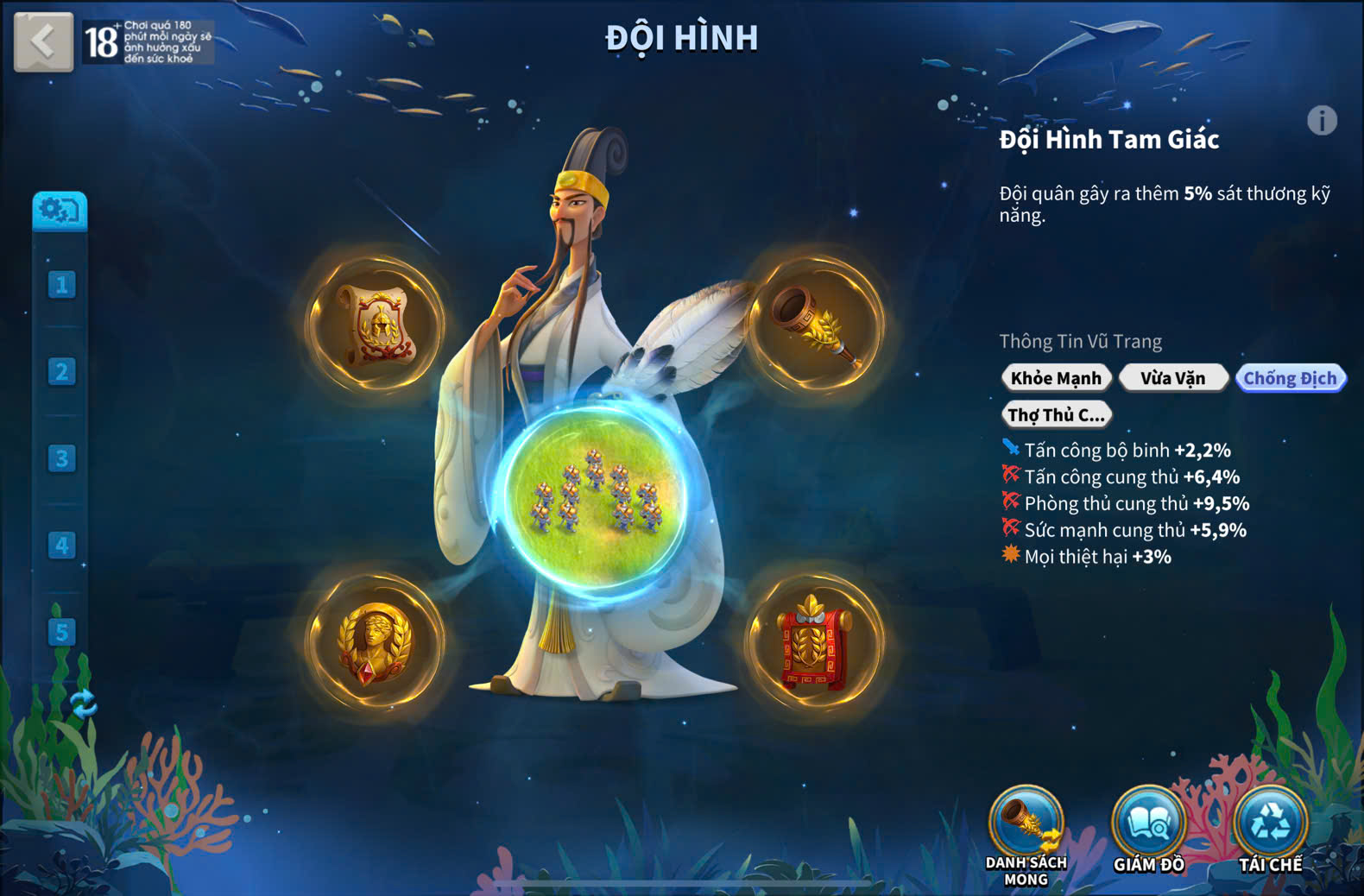Open the Tái Chế recycle menu
The image size is (1364, 896).
1270,826
